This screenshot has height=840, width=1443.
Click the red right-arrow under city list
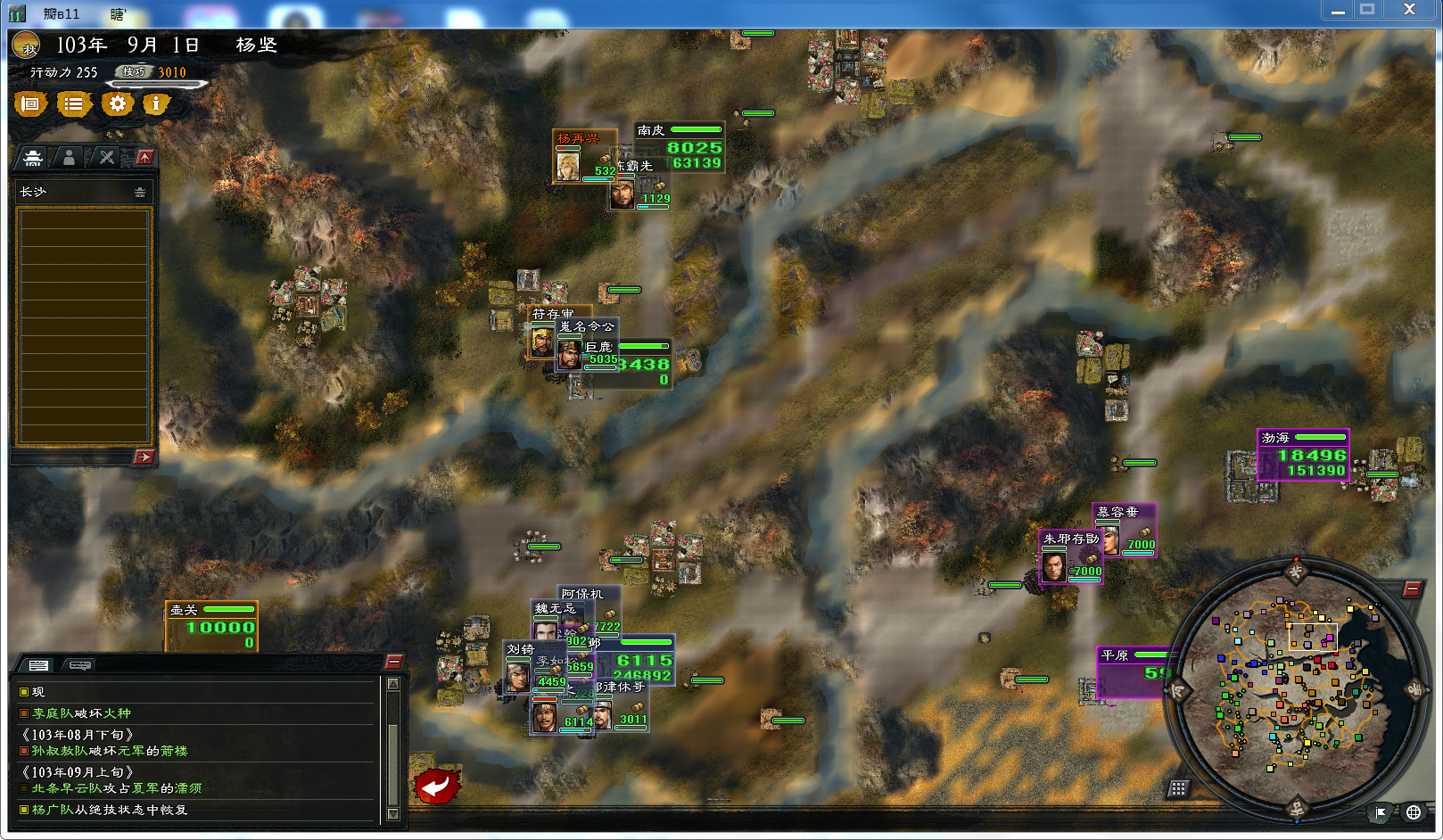(143, 457)
